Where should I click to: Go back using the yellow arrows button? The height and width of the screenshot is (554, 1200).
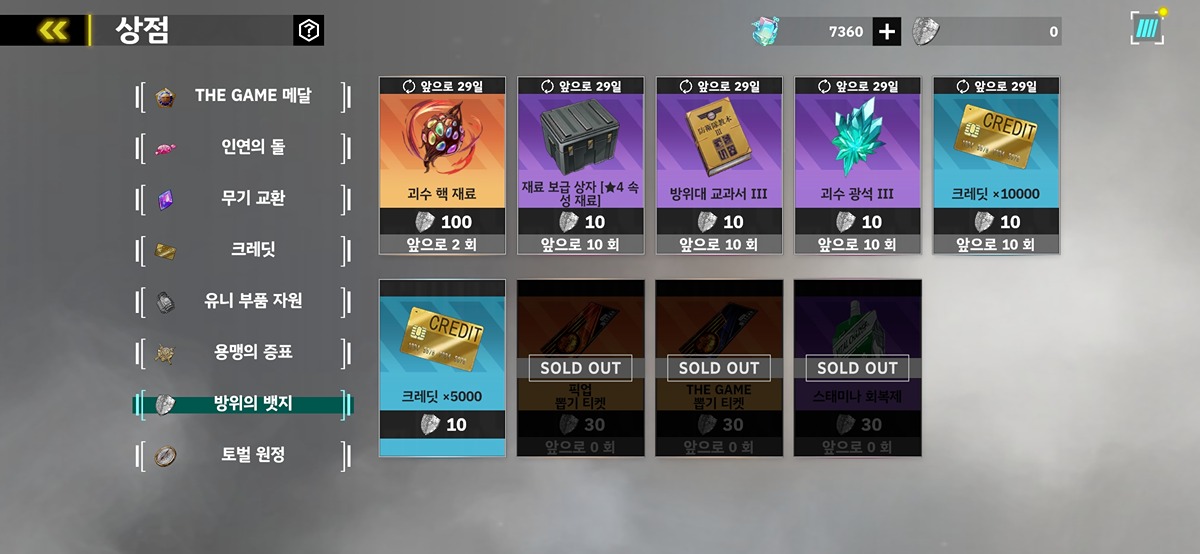pos(52,31)
